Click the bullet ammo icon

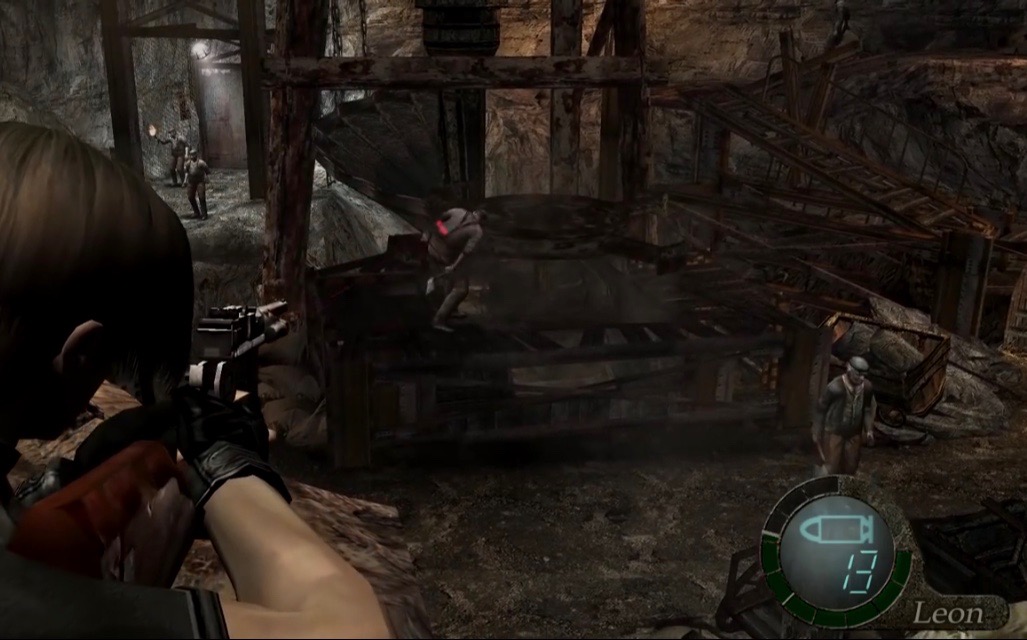[x=837, y=527]
